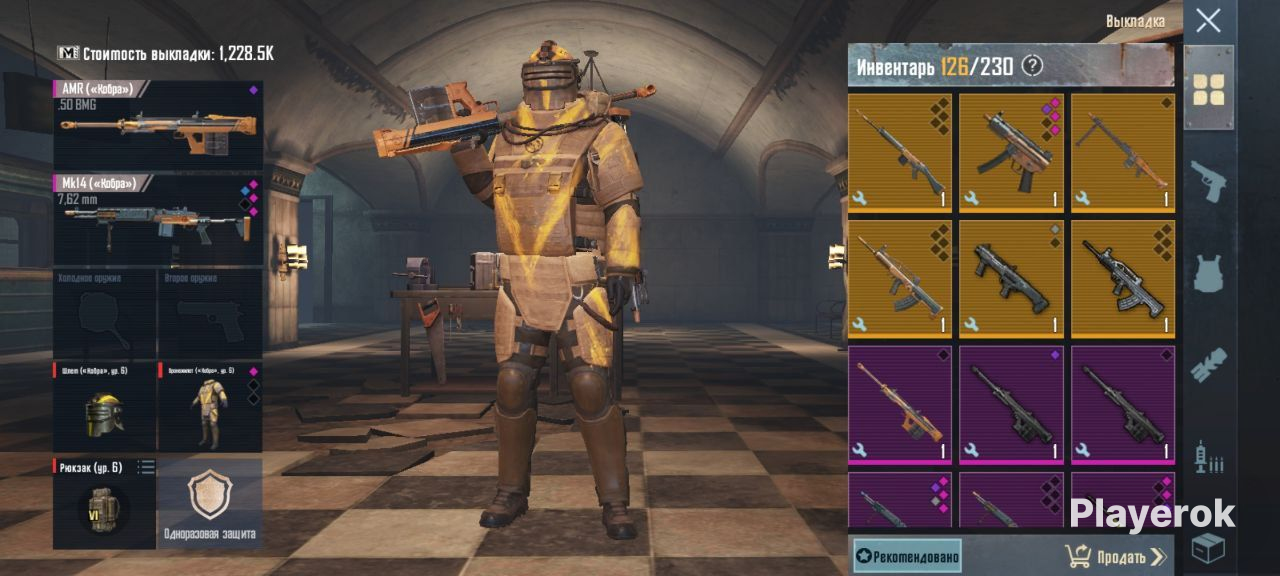Screen dimensions: 1280x576
Task: Open the Sell option with cart icon
Action: 1116,556
